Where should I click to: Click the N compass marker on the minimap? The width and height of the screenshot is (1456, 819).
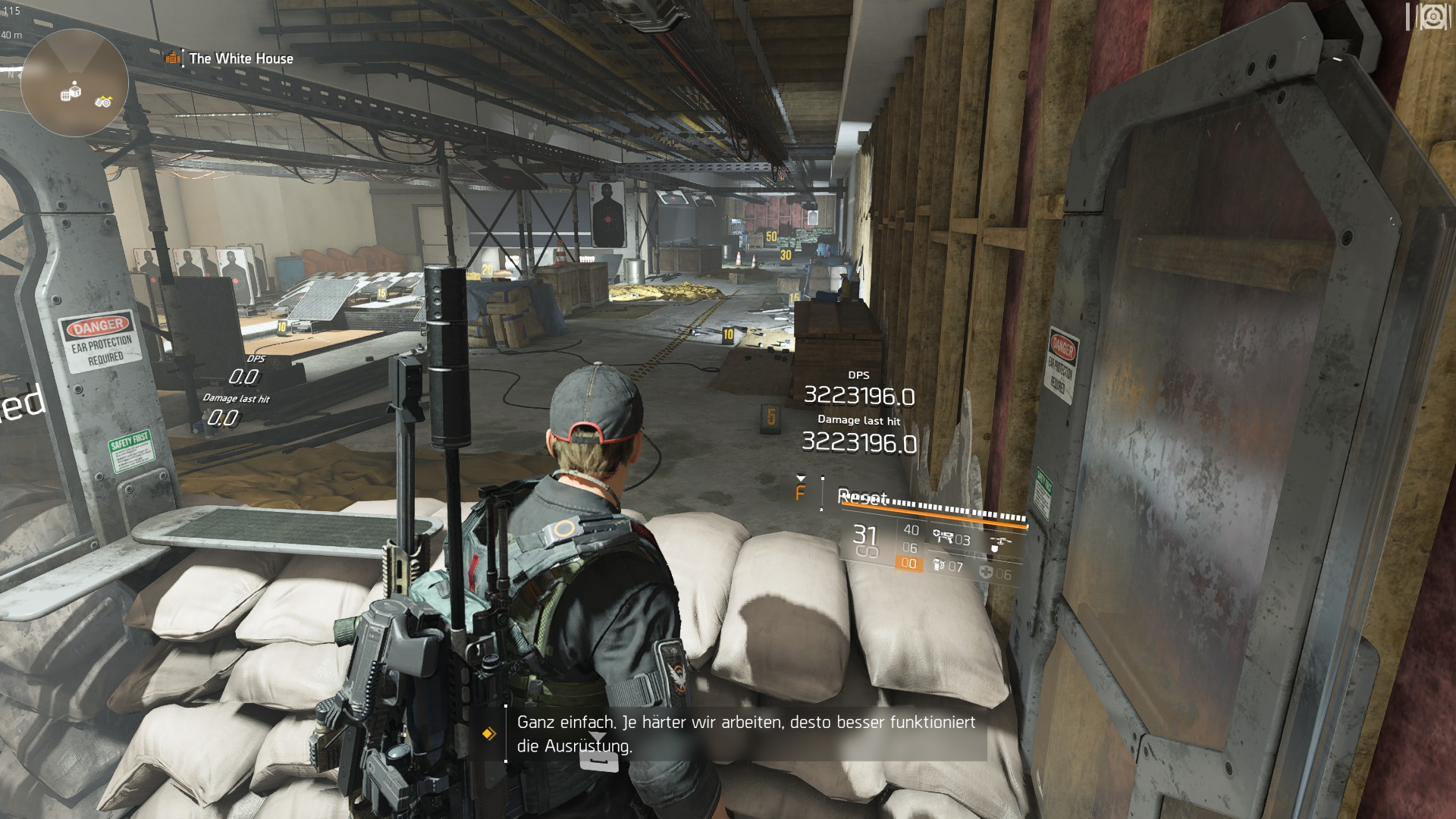[10, 74]
